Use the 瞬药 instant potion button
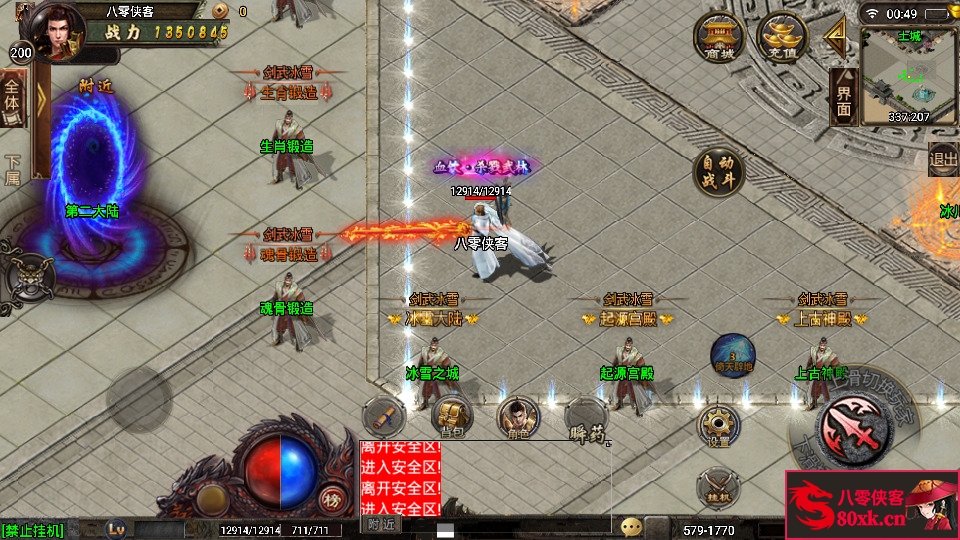This screenshot has height=540, width=960. coord(586,420)
